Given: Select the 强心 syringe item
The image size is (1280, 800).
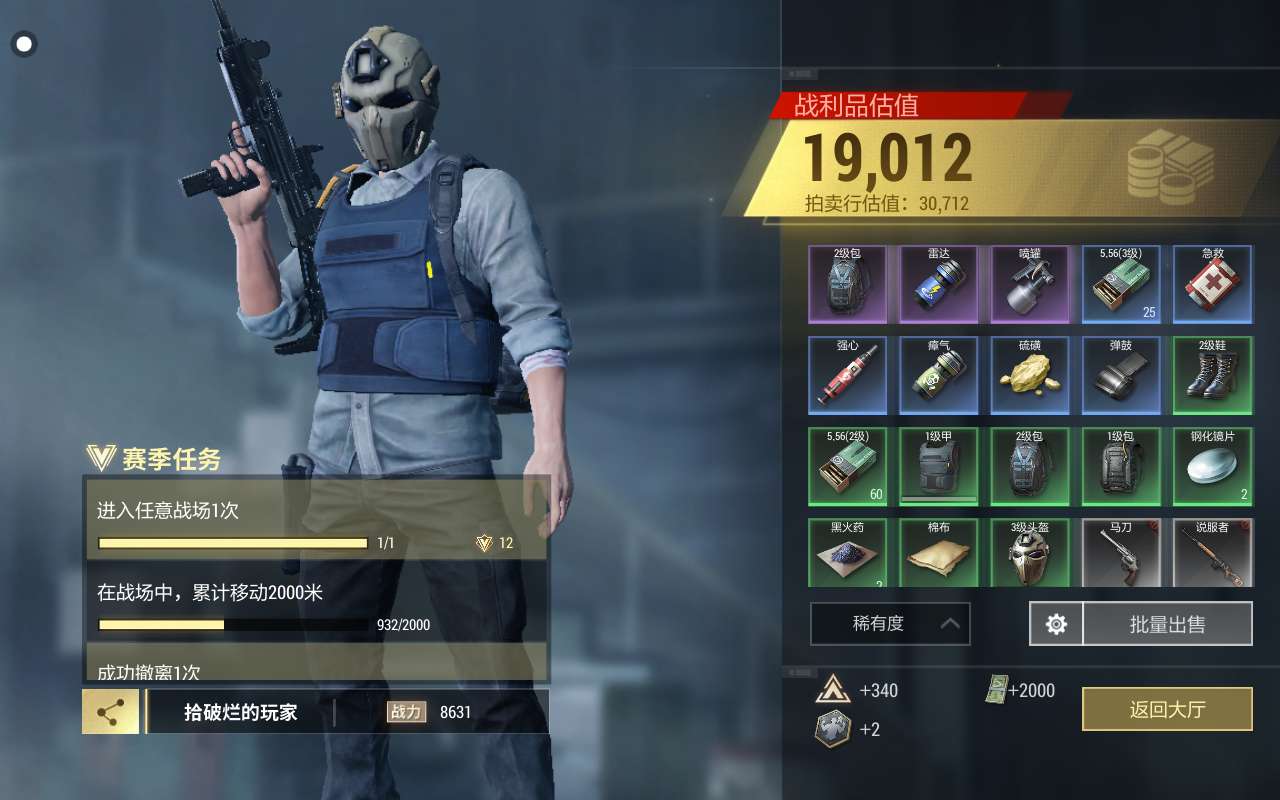Looking at the screenshot, I should click(x=847, y=375).
